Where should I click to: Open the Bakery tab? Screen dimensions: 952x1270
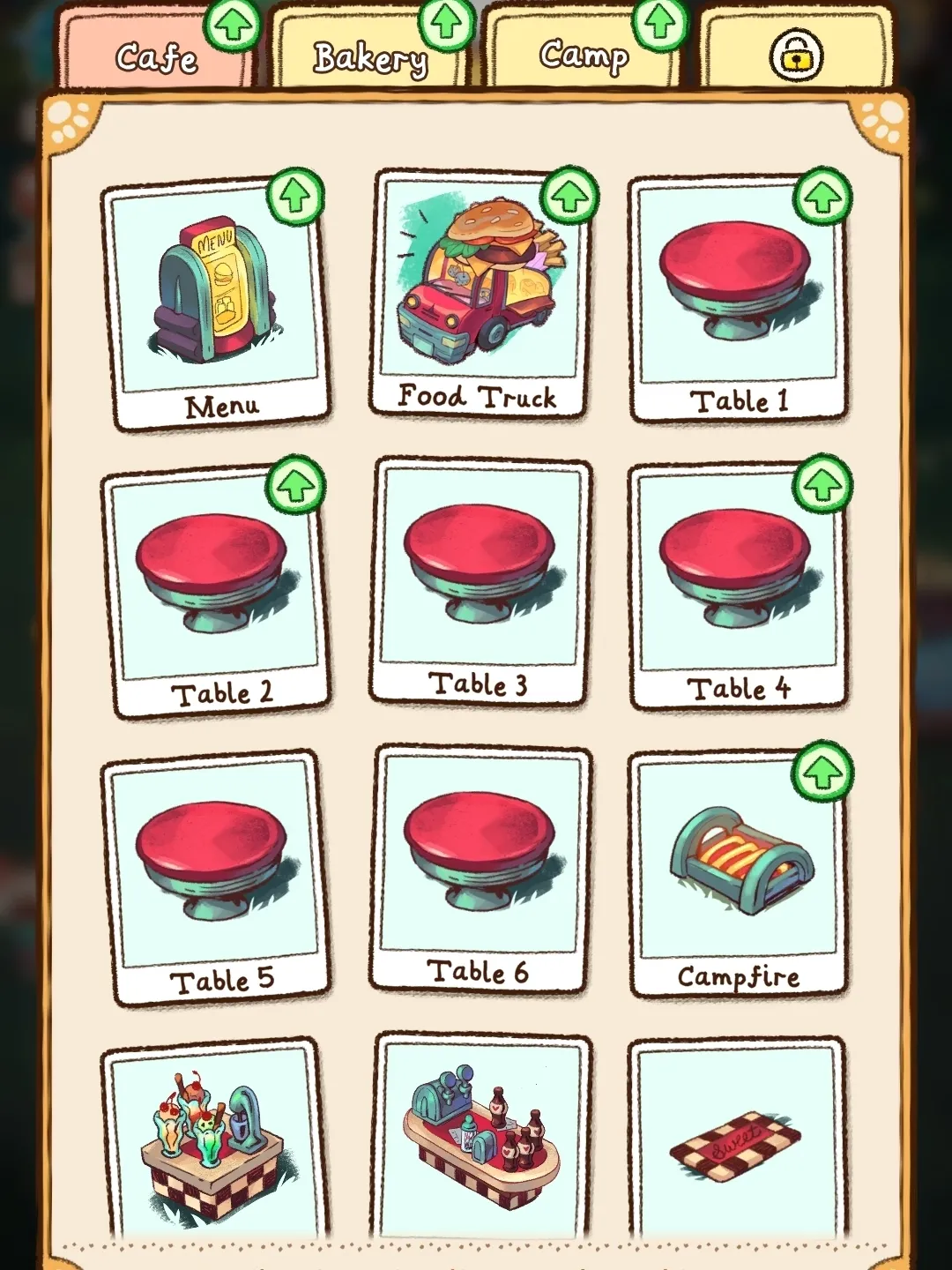369,59
